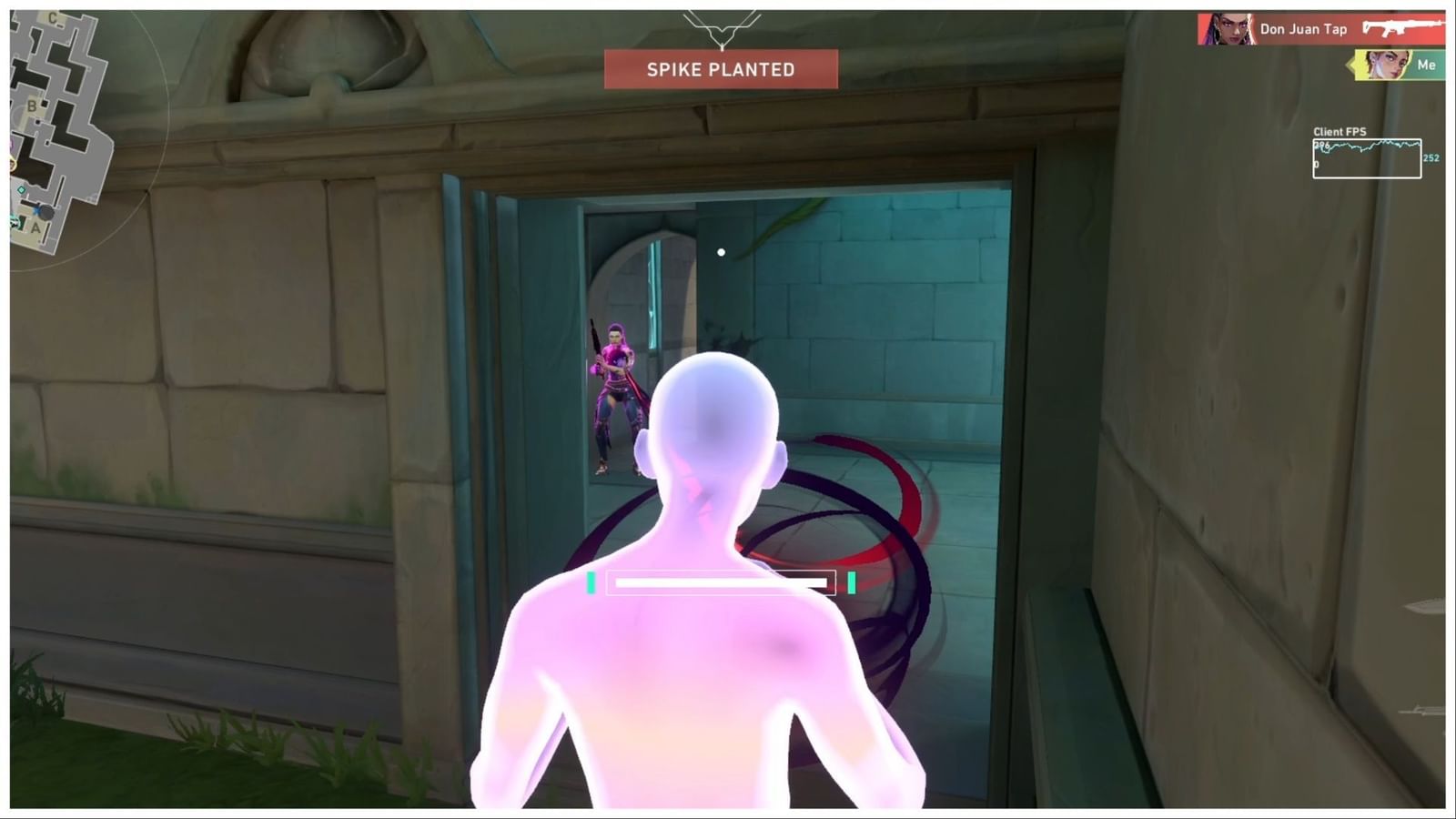Click the decoy's white health bar

[x=722, y=581]
